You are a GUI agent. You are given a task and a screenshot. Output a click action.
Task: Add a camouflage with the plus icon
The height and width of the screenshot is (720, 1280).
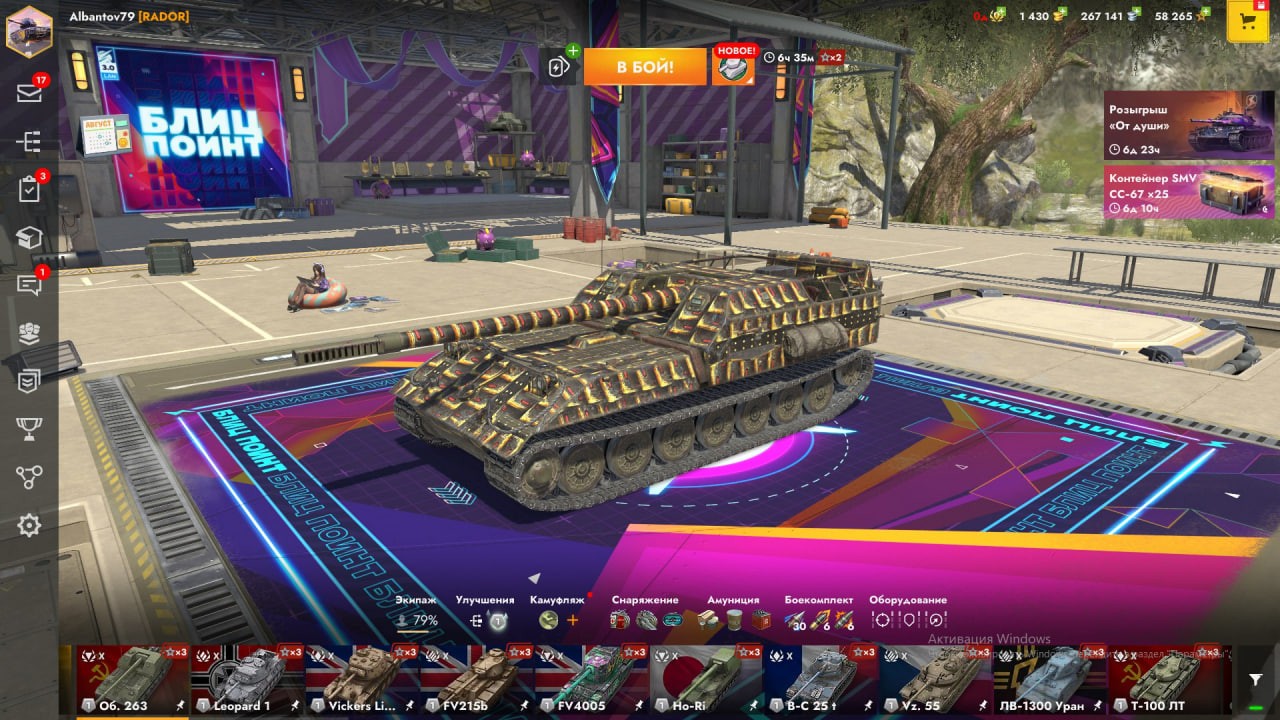point(573,620)
